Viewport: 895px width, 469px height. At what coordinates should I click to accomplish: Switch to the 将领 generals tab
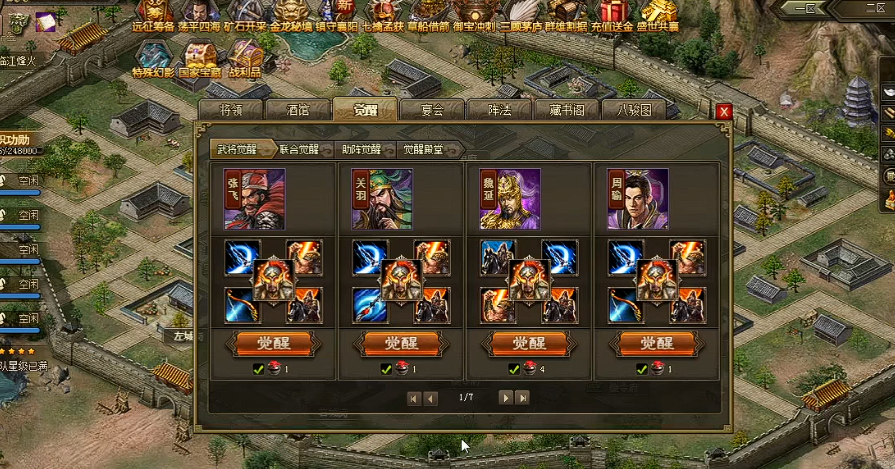[230, 110]
